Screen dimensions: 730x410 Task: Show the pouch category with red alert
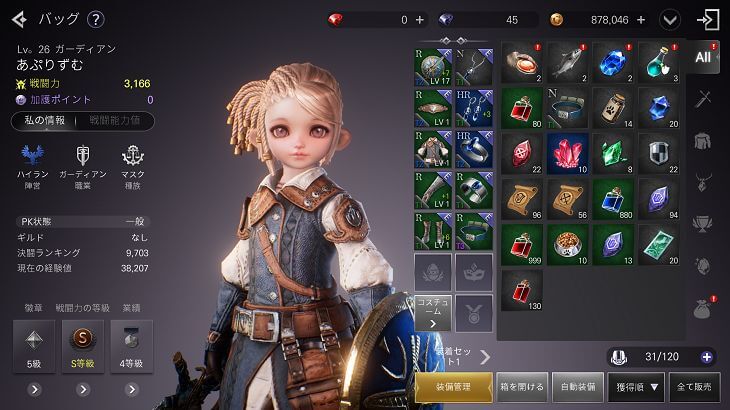tap(704, 307)
